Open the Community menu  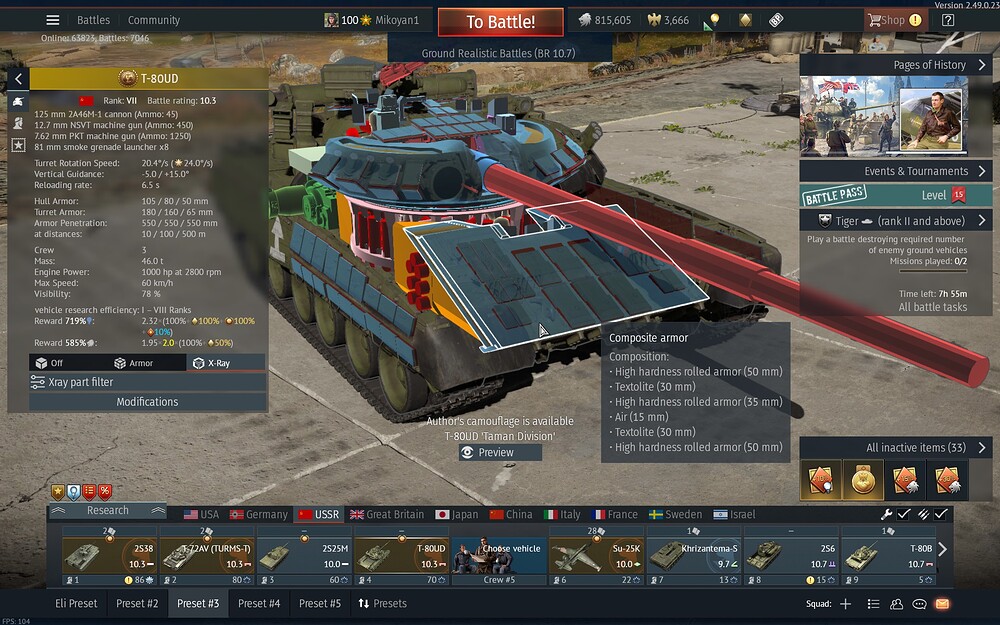154,20
